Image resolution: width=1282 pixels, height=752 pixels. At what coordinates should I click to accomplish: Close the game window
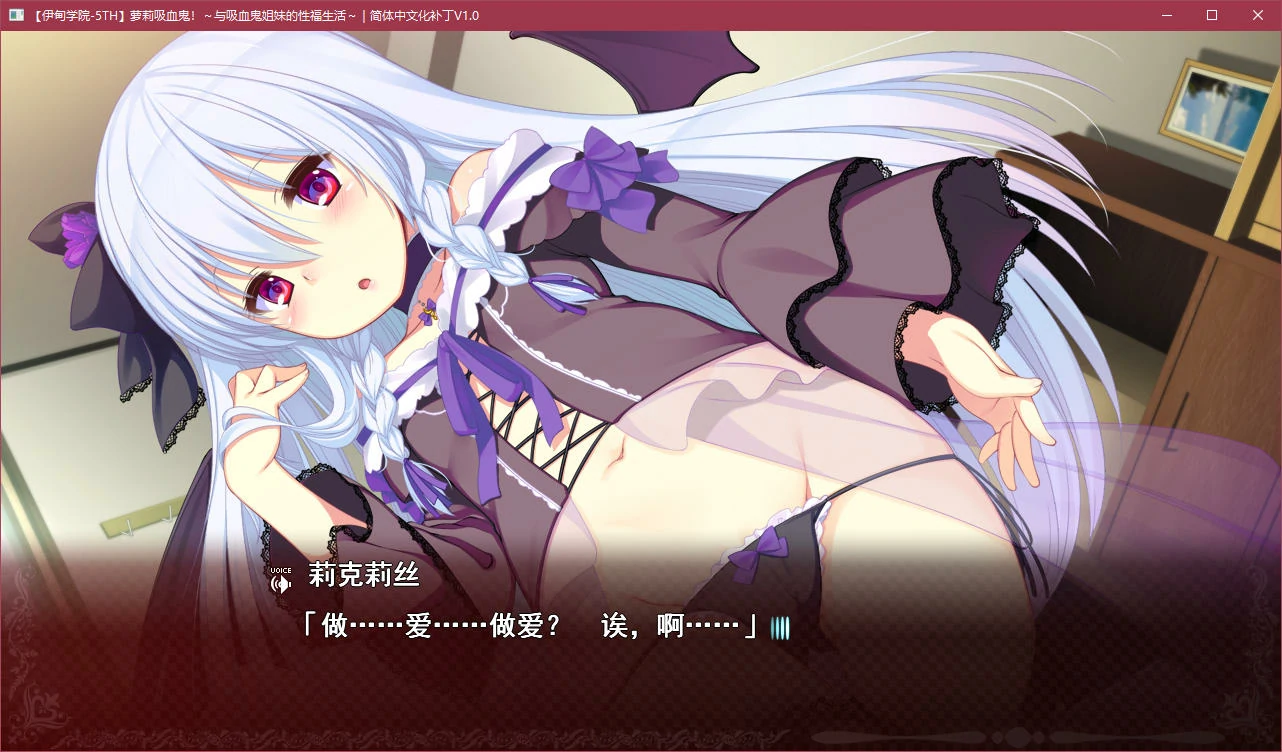coord(1258,15)
